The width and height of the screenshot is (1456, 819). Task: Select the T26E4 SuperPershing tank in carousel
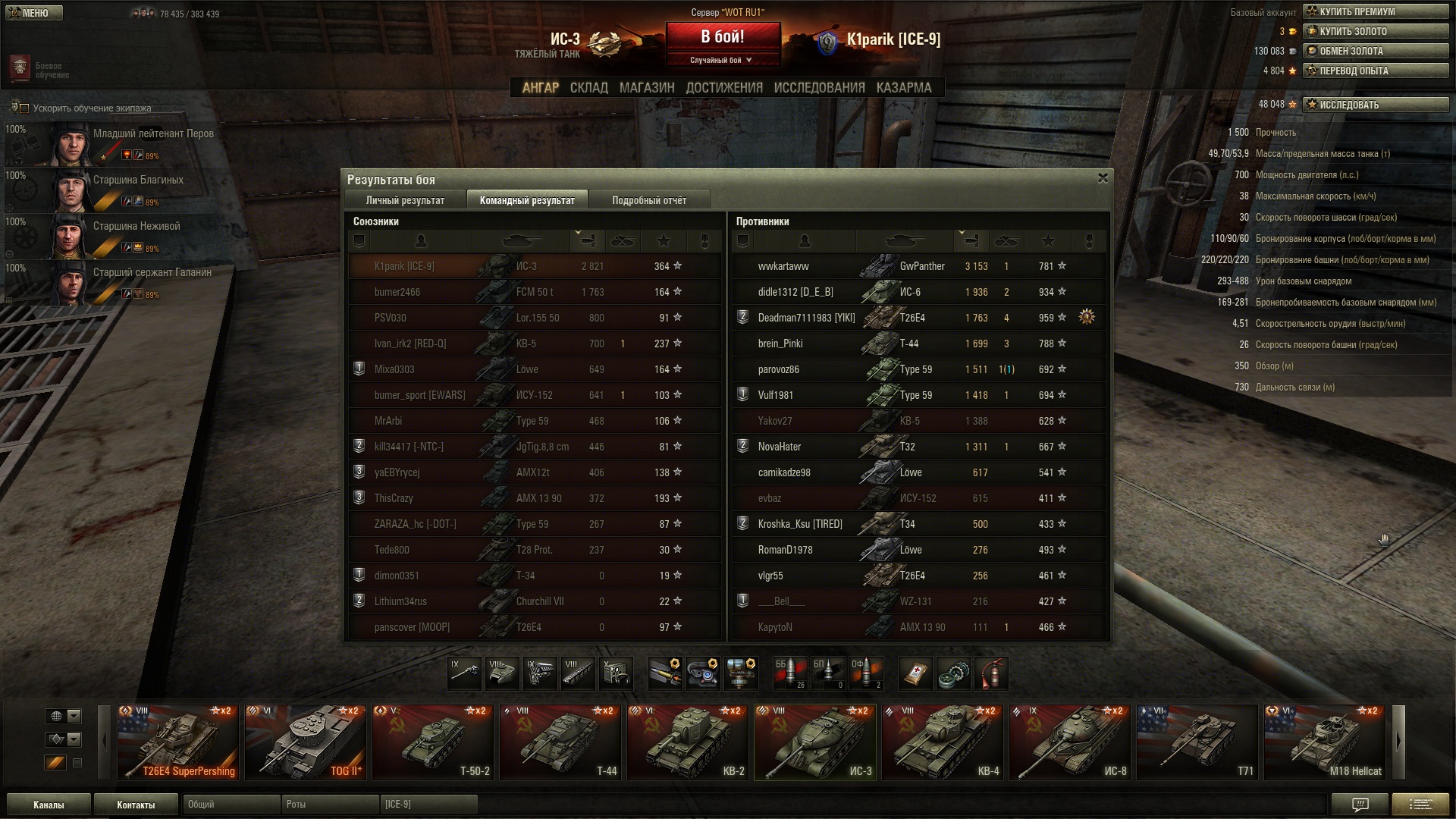coord(178,742)
